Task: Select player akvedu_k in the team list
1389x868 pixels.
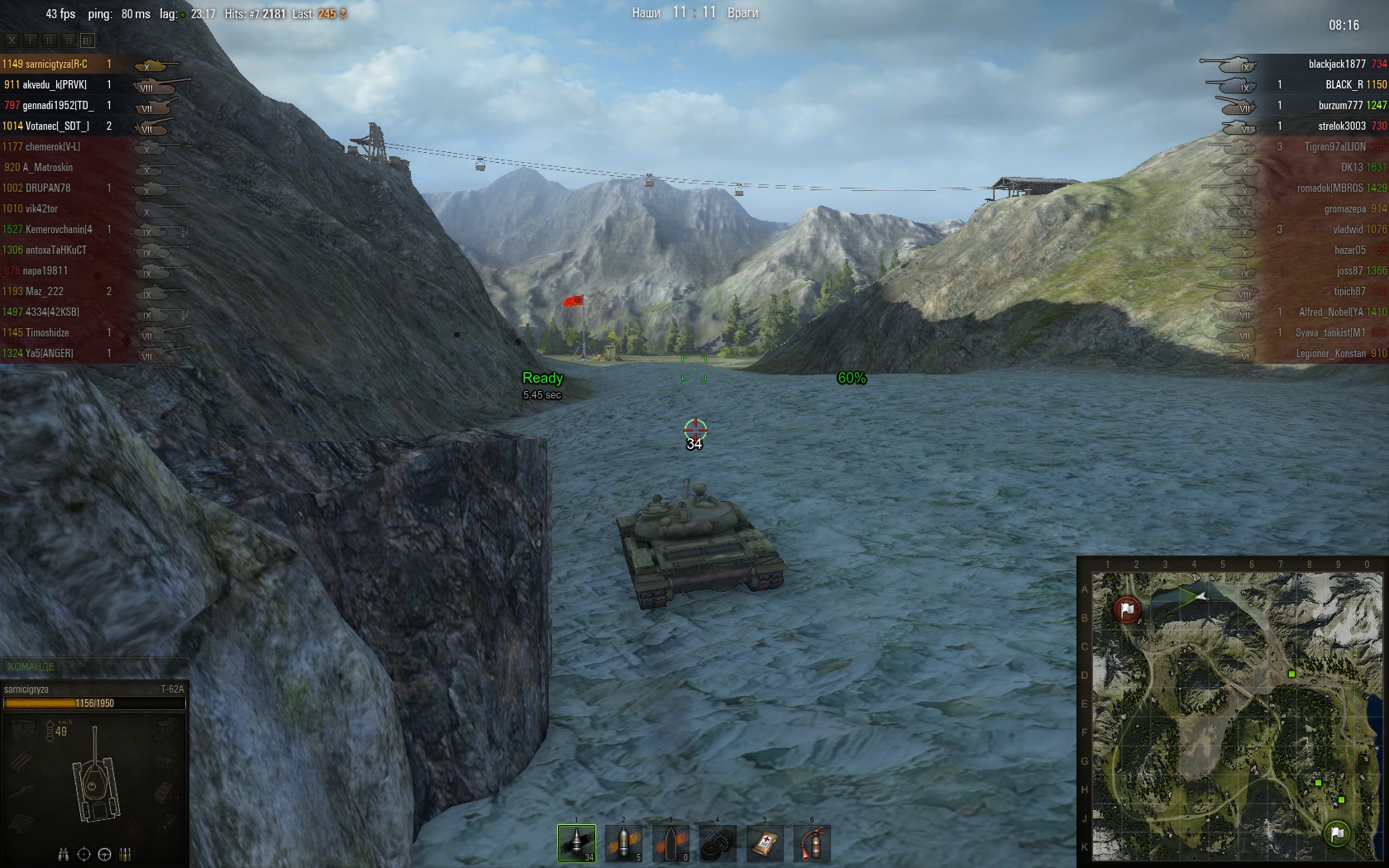Action: click(55, 84)
